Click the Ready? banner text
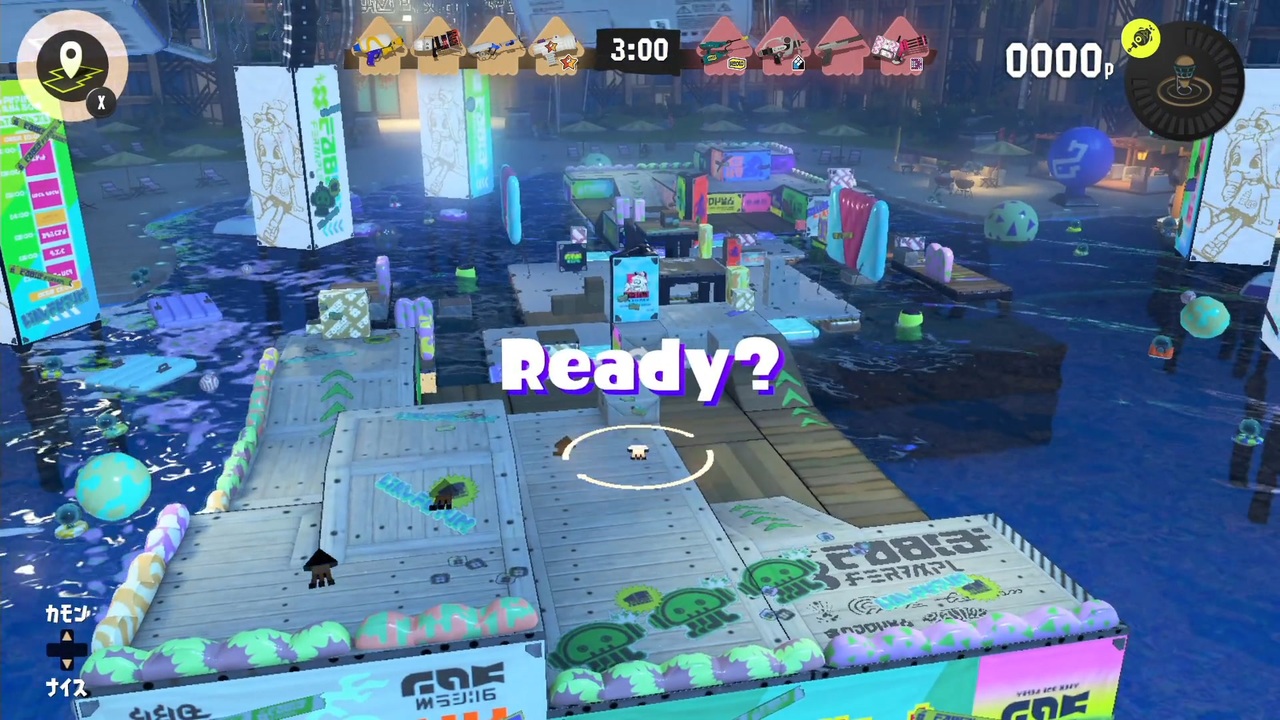Image resolution: width=1280 pixels, height=720 pixels. pyautogui.click(x=640, y=367)
